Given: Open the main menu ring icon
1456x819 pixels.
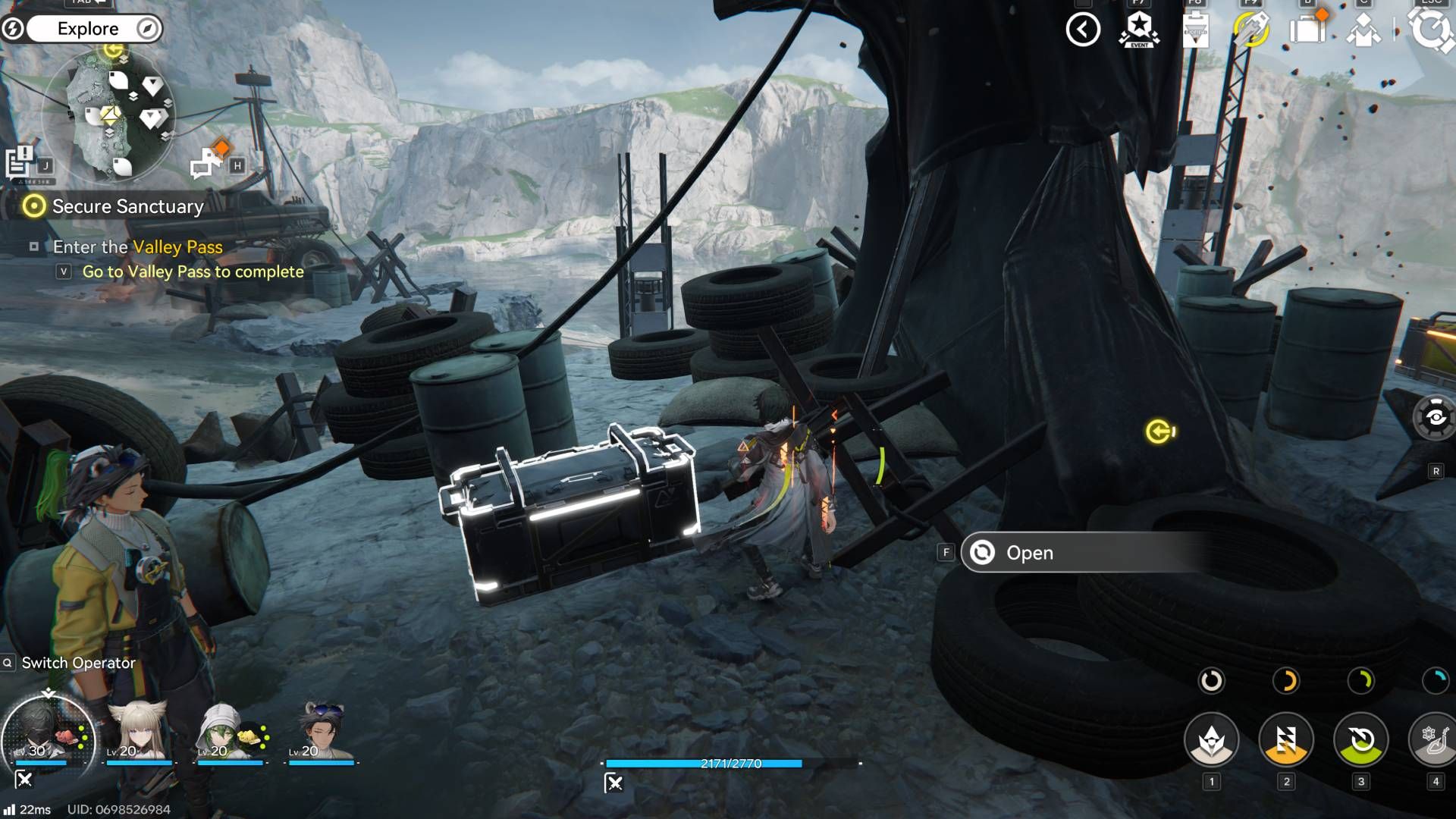Looking at the screenshot, I should 1431,30.
